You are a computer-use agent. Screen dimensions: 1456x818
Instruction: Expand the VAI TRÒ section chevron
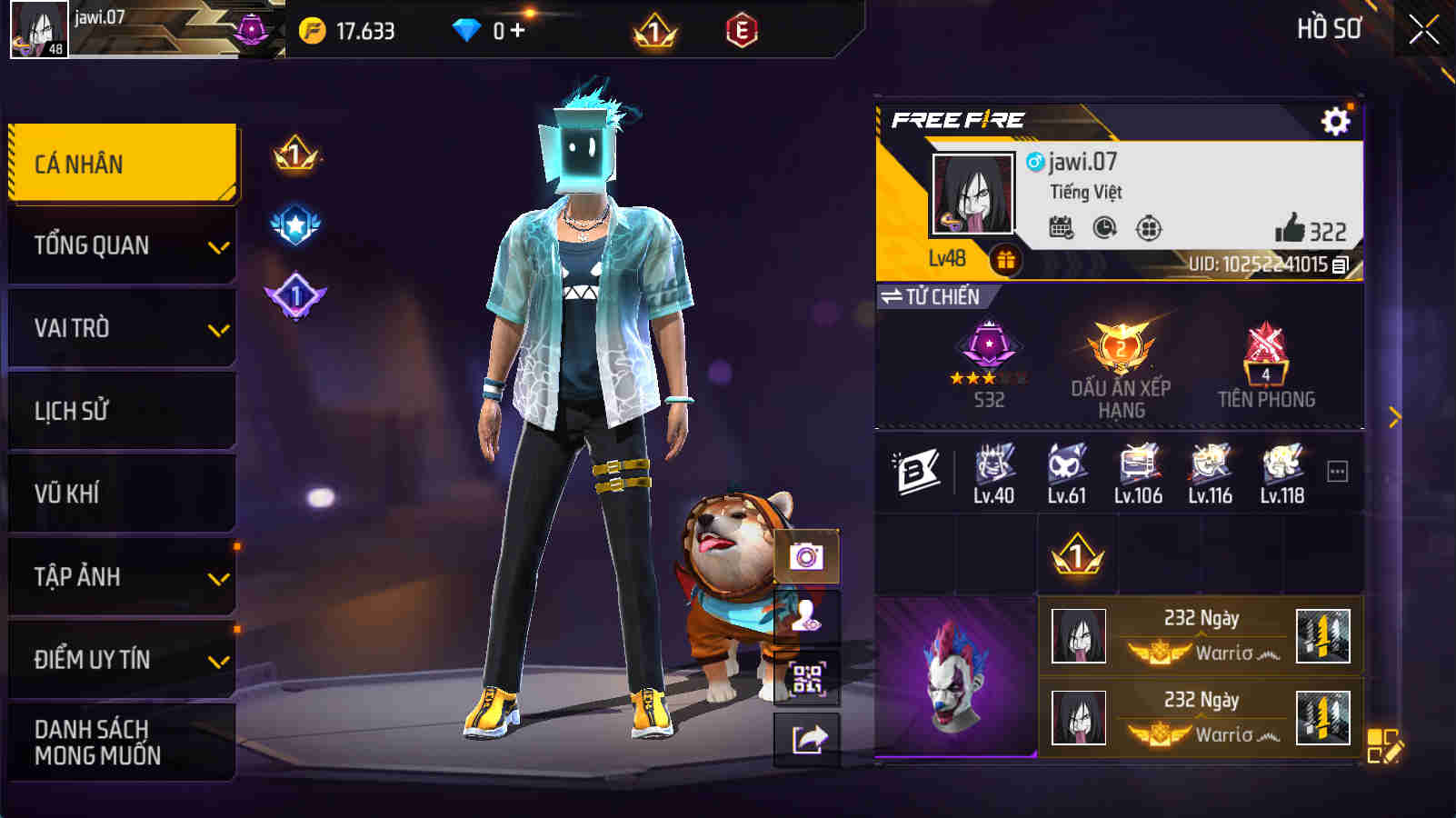coord(217,328)
